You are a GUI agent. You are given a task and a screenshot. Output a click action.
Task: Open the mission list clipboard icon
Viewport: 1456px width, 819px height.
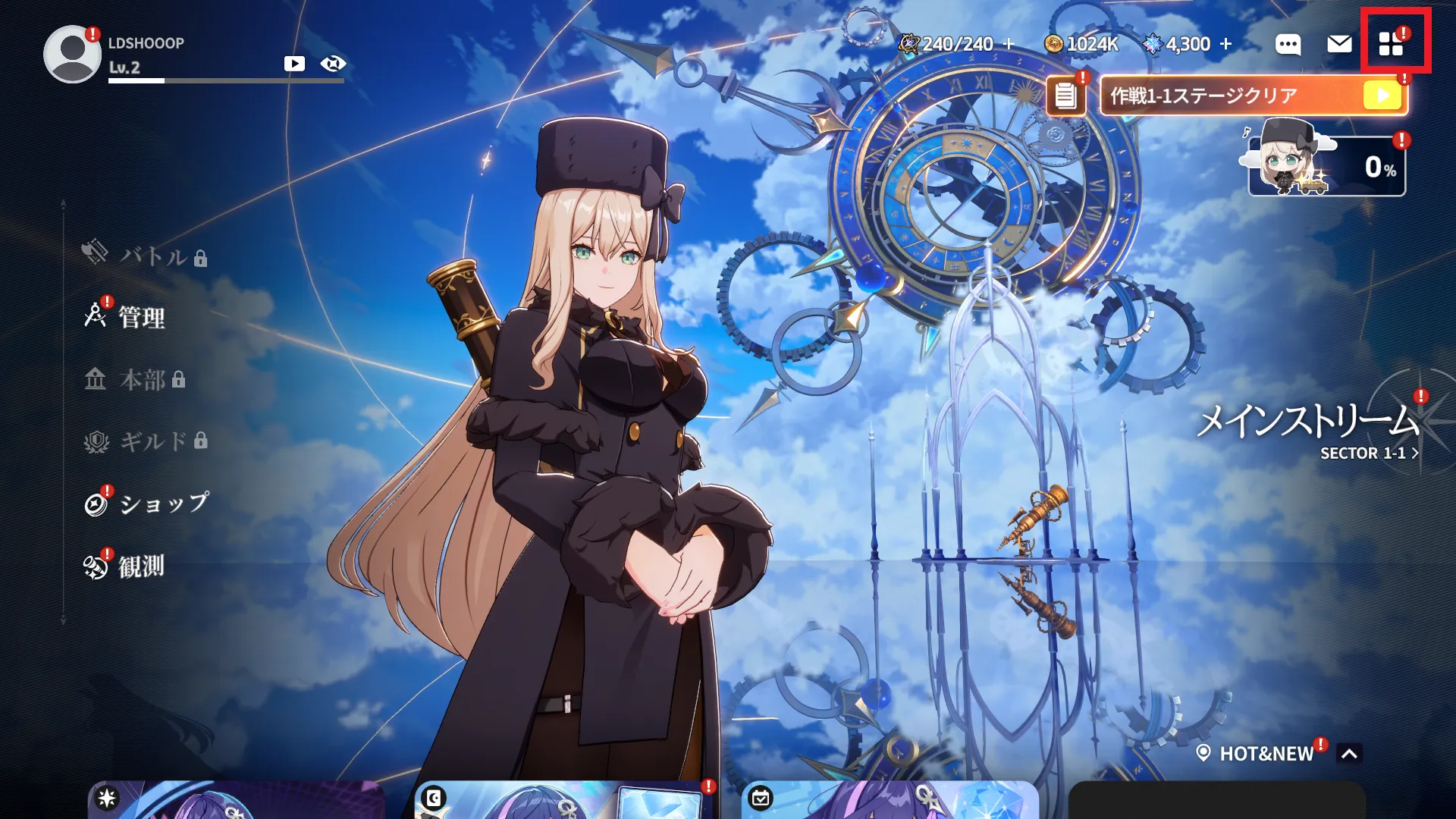click(1065, 96)
